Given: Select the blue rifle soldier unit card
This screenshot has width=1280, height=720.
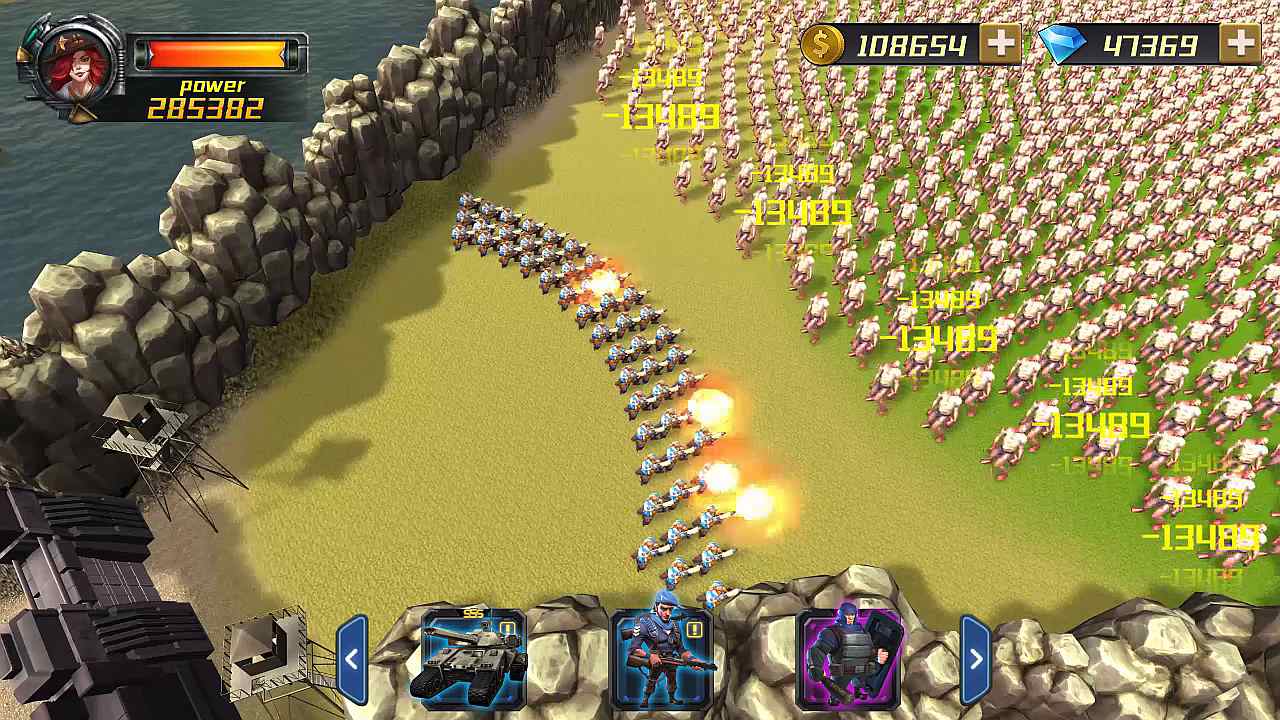Looking at the screenshot, I should click(x=658, y=660).
